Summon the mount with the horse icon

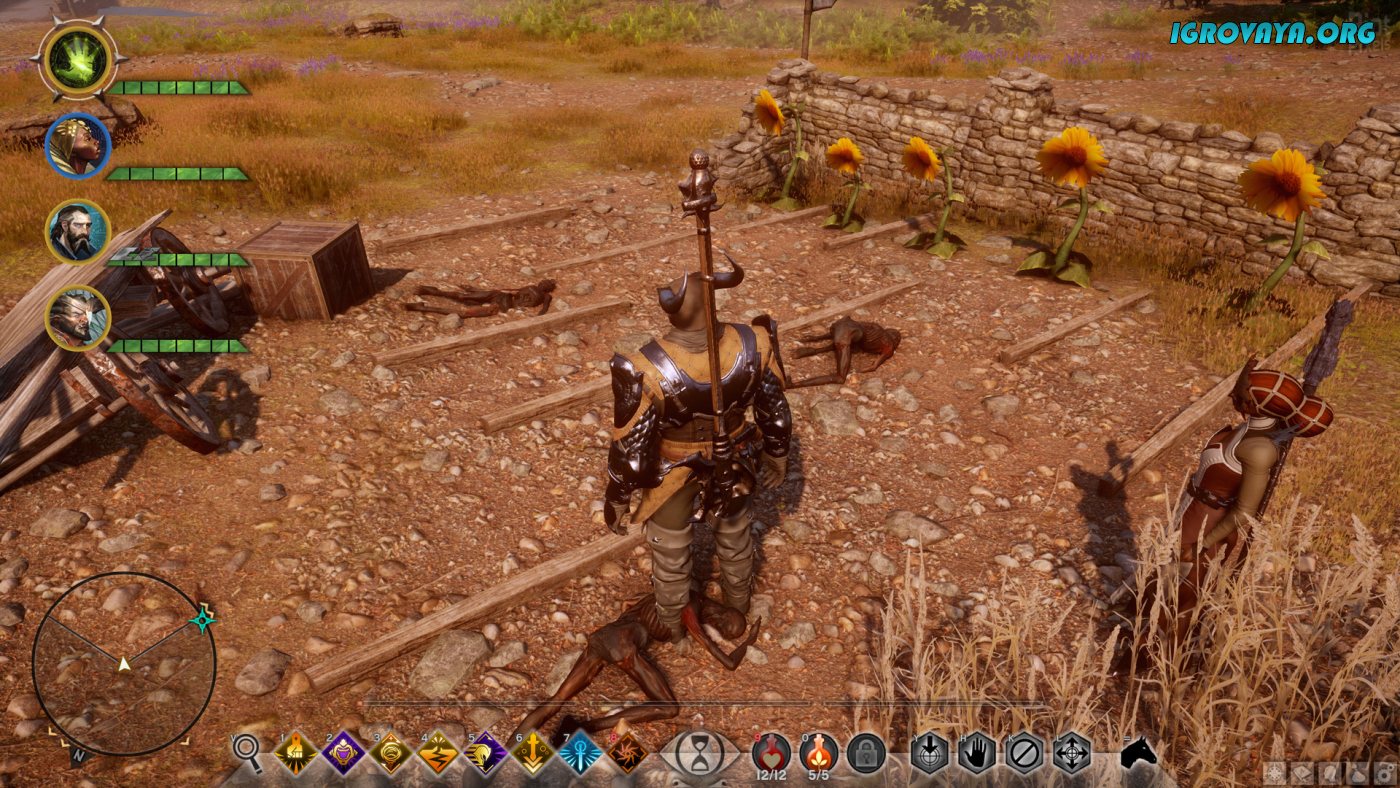[x=1138, y=753]
